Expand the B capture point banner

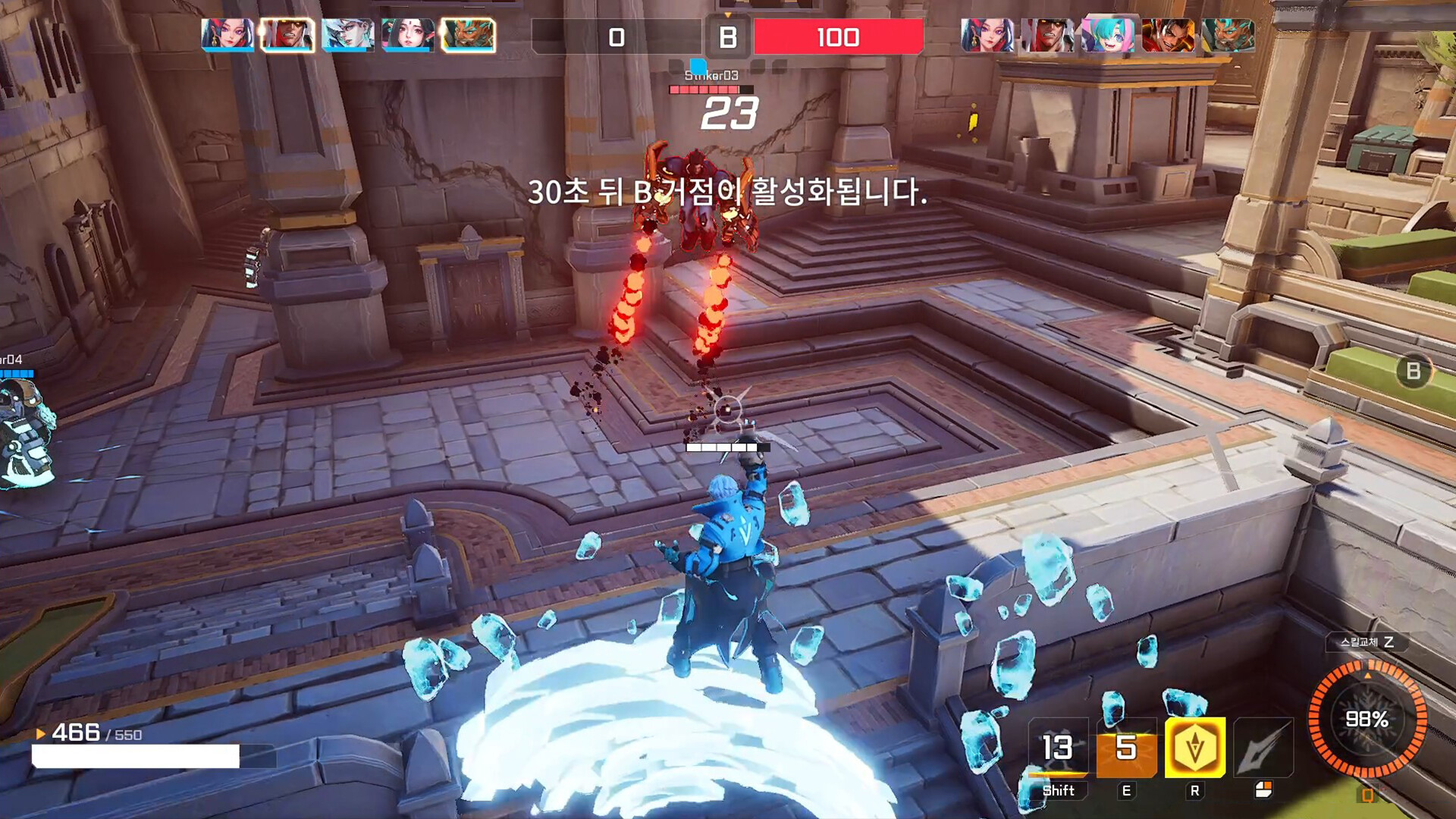point(730,38)
